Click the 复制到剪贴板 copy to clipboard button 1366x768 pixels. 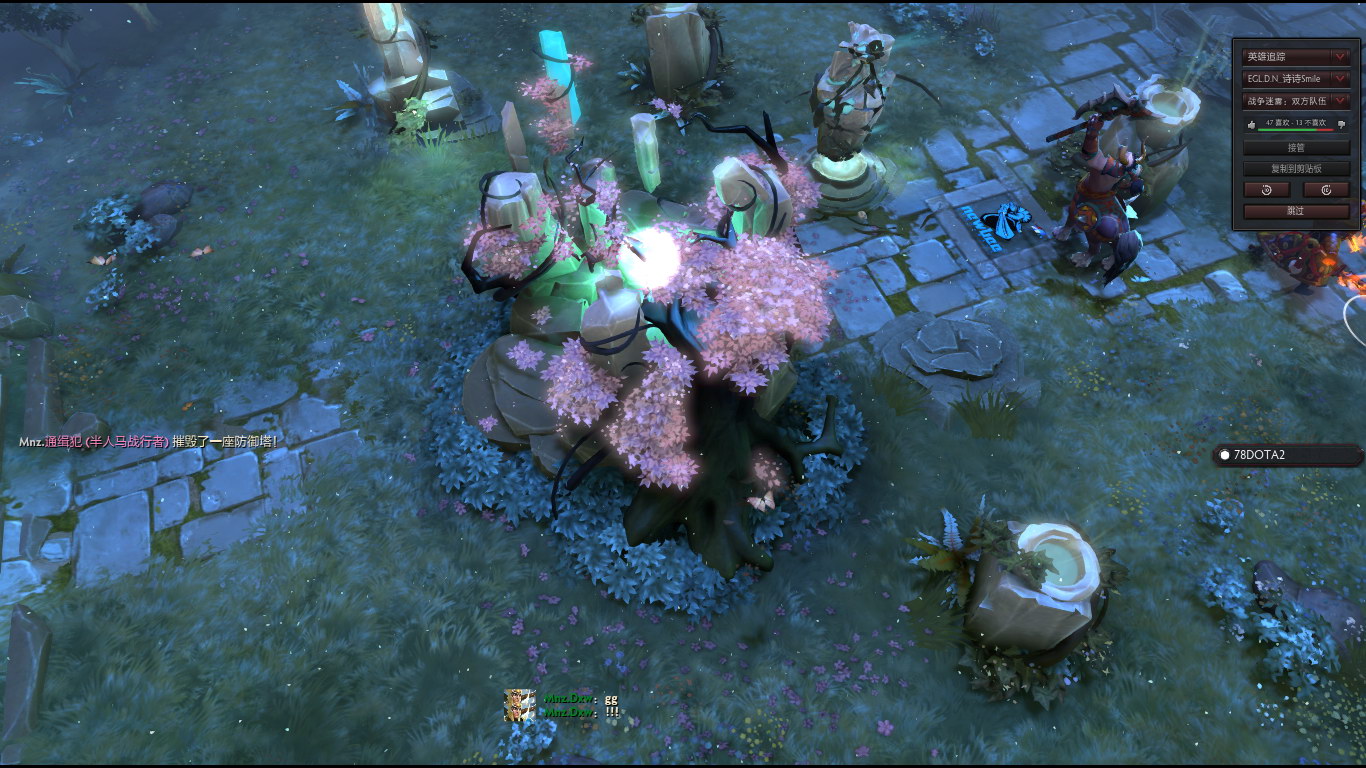pos(1296,169)
